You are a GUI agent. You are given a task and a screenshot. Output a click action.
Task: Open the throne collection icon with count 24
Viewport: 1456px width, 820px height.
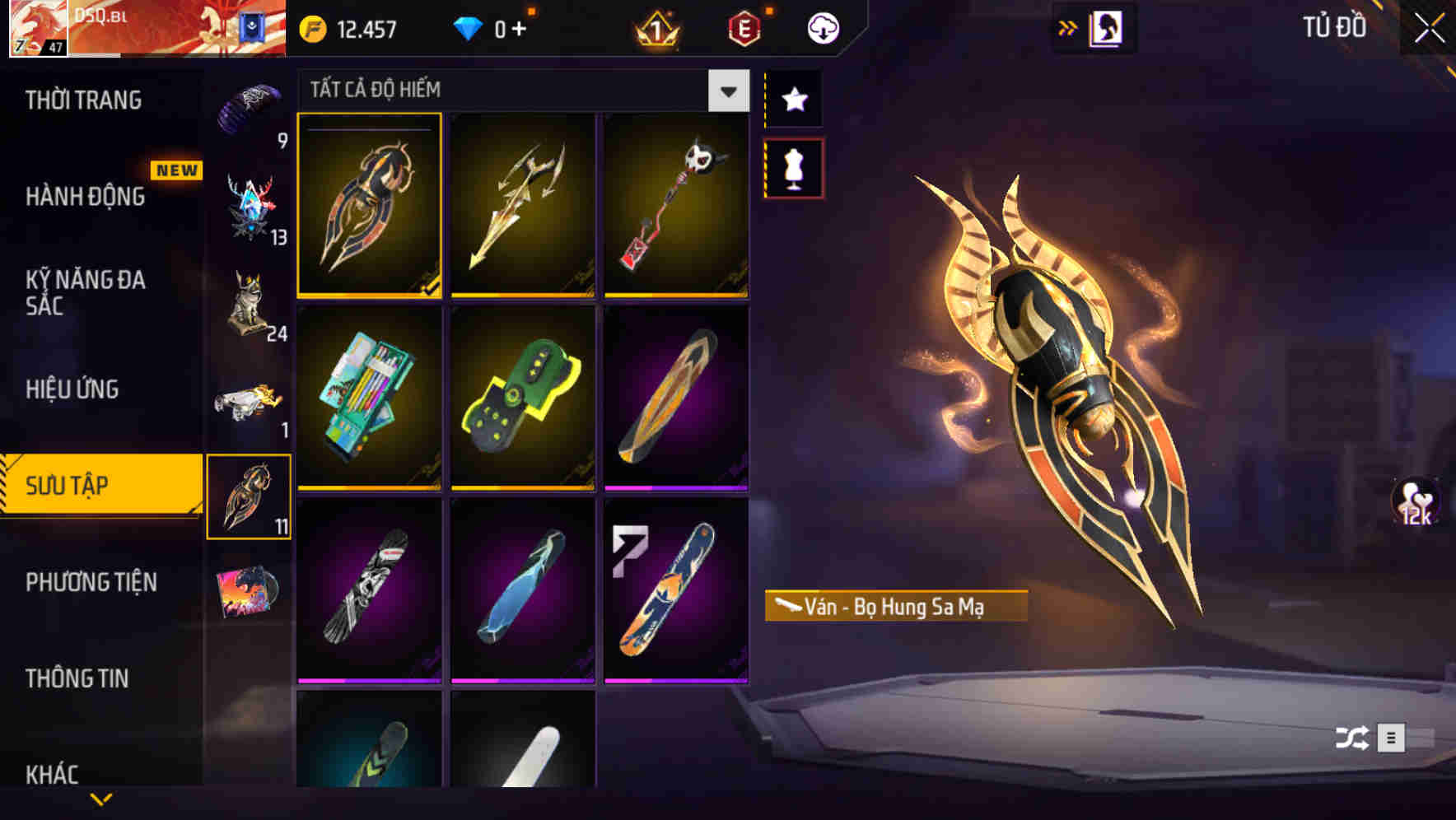(247, 305)
